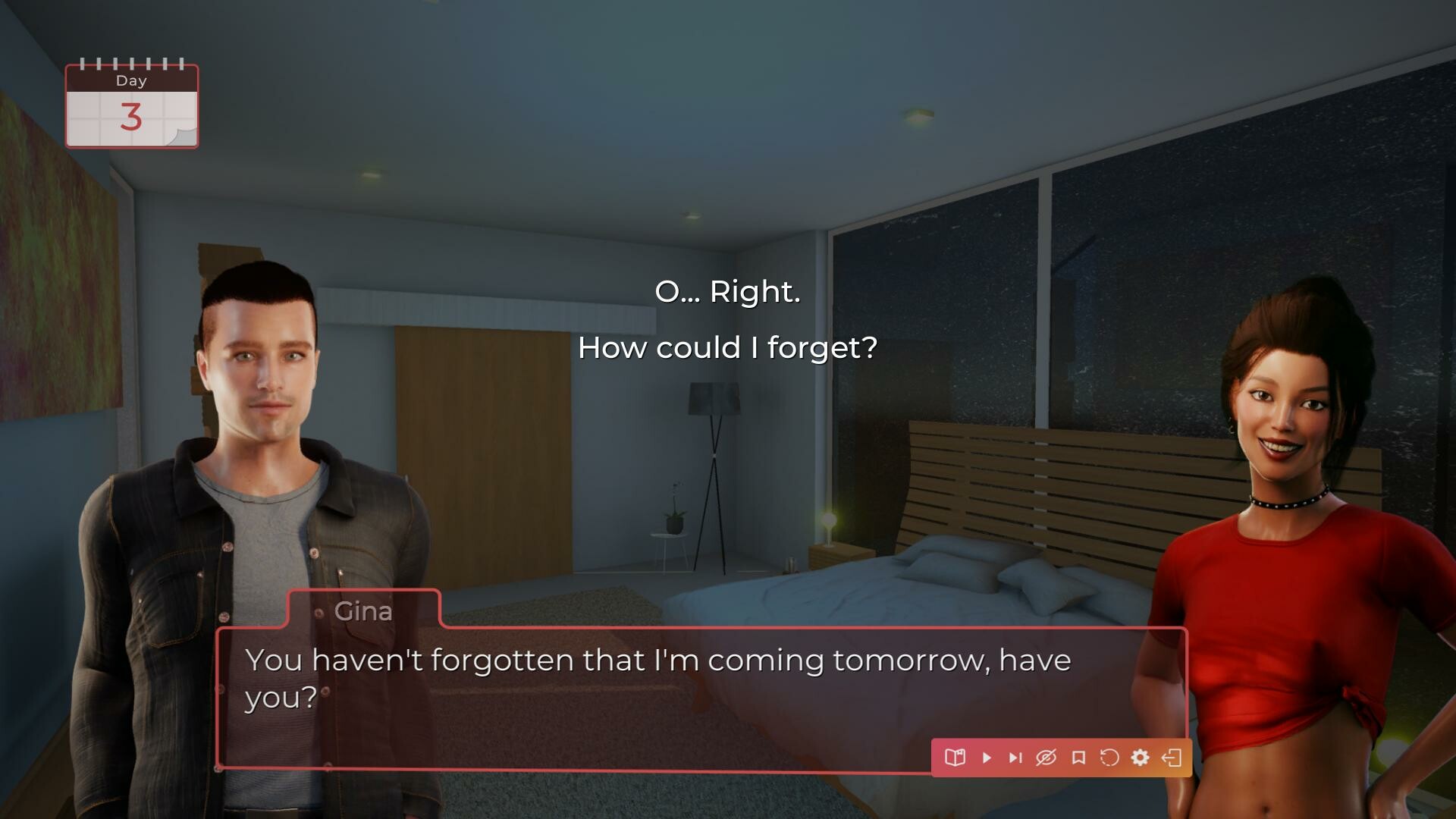Open preferences with the gear icon
This screenshot has width=1456, height=819.
(1140, 757)
